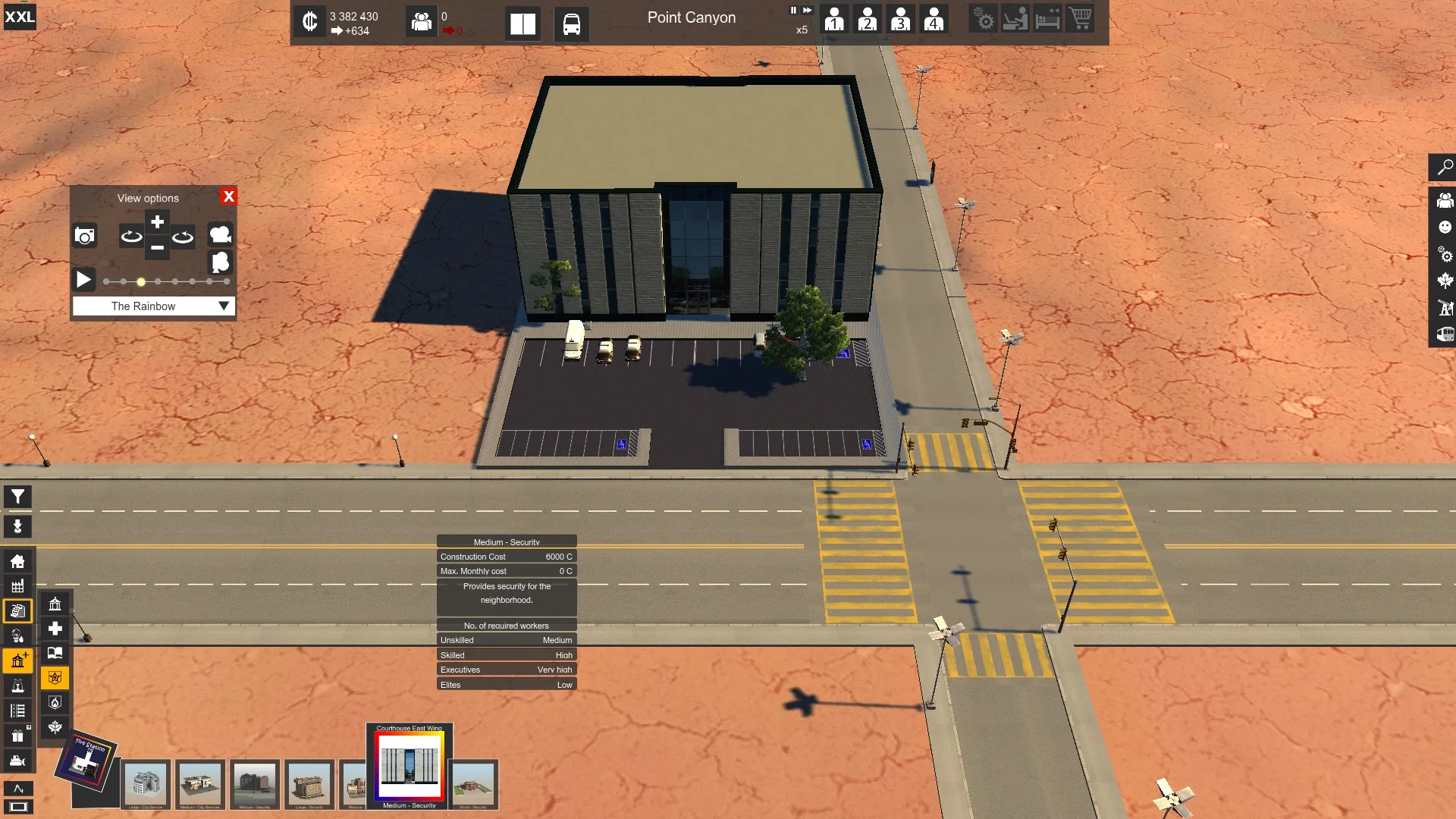Viewport: 1456px width, 819px height.
Task: Zoom in with the plus button
Action: [157, 222]
